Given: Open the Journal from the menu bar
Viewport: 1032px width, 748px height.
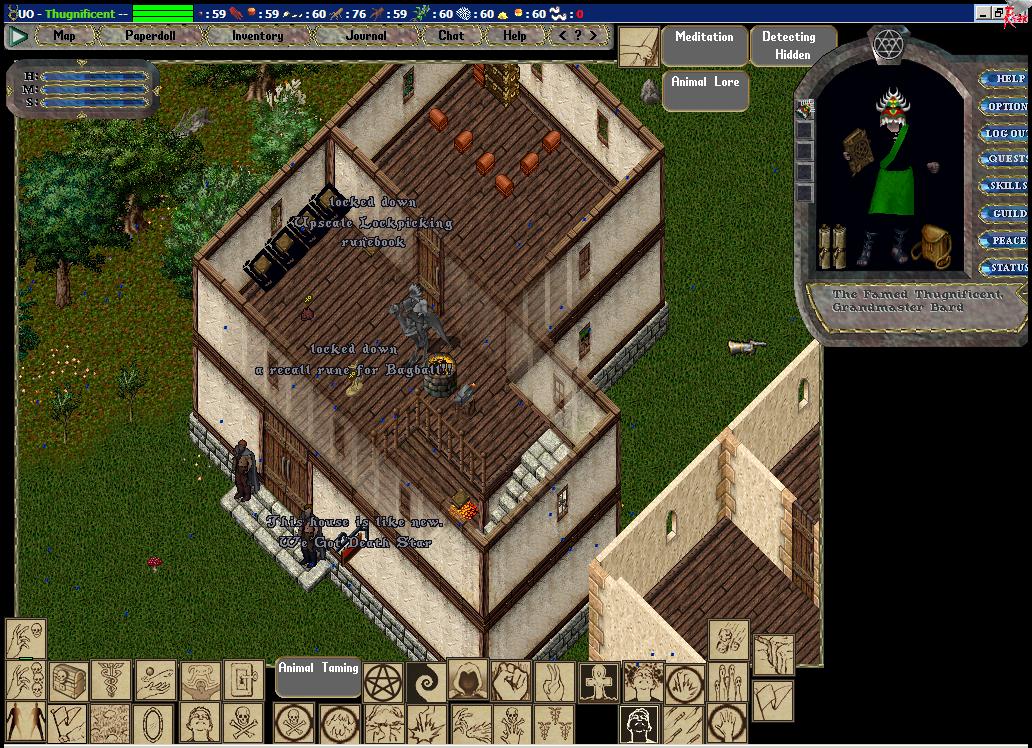Looking at the screenshot, I should (366, 36).
